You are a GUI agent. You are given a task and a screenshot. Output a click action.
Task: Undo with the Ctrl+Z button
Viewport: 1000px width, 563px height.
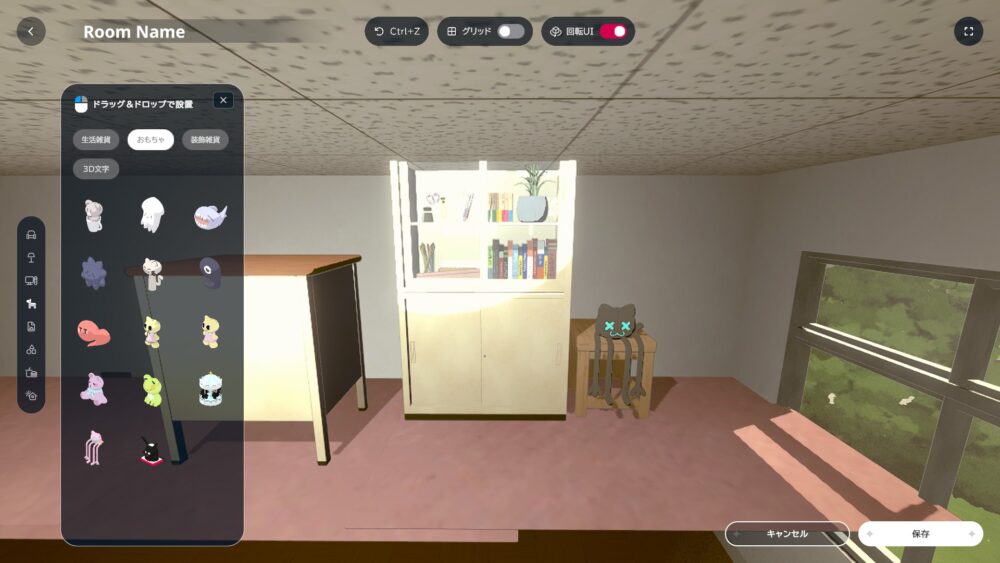pos(396,31)
